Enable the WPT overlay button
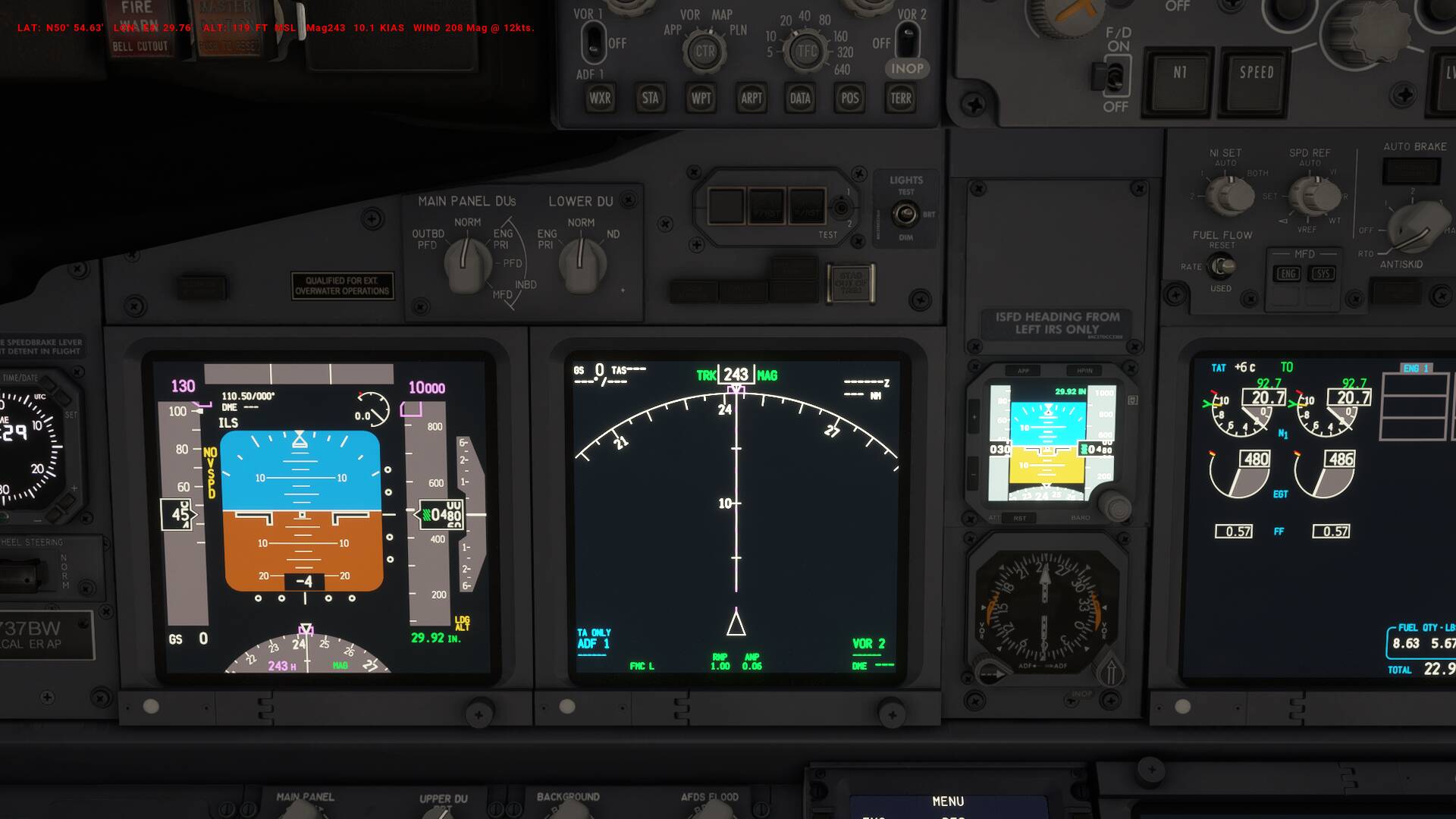 (700, 98)
